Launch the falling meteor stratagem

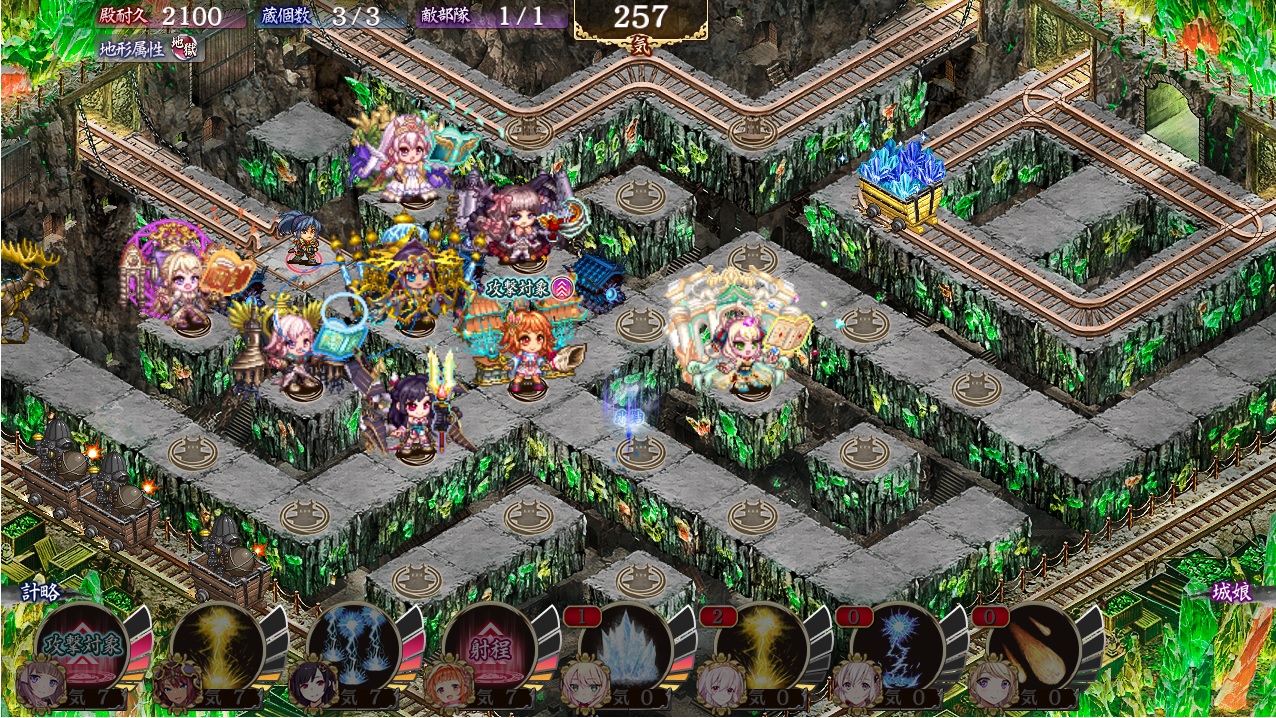[1033, 645]
